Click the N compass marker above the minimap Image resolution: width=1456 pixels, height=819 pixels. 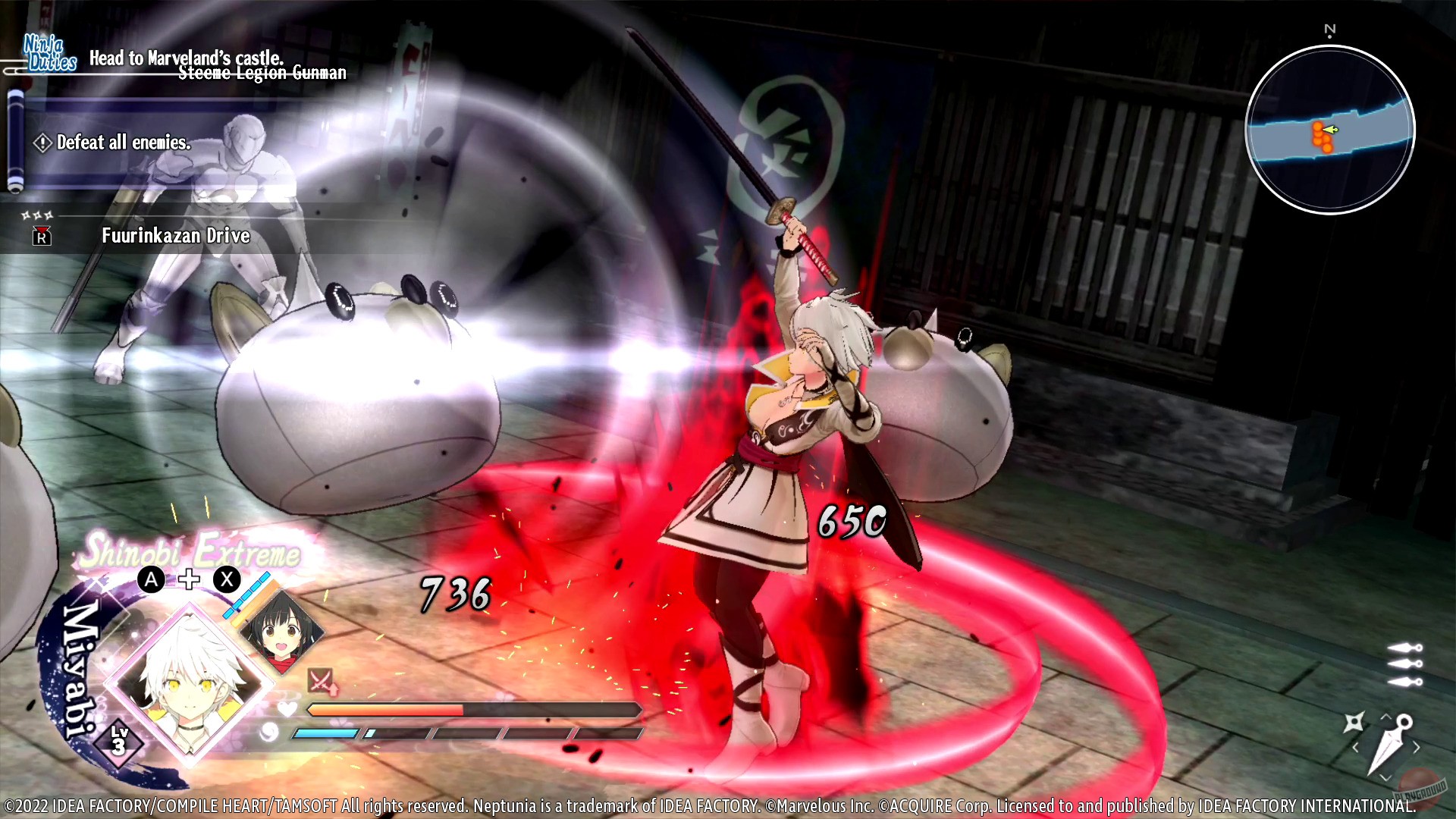pyautogui.click(x=1329, y=30)
